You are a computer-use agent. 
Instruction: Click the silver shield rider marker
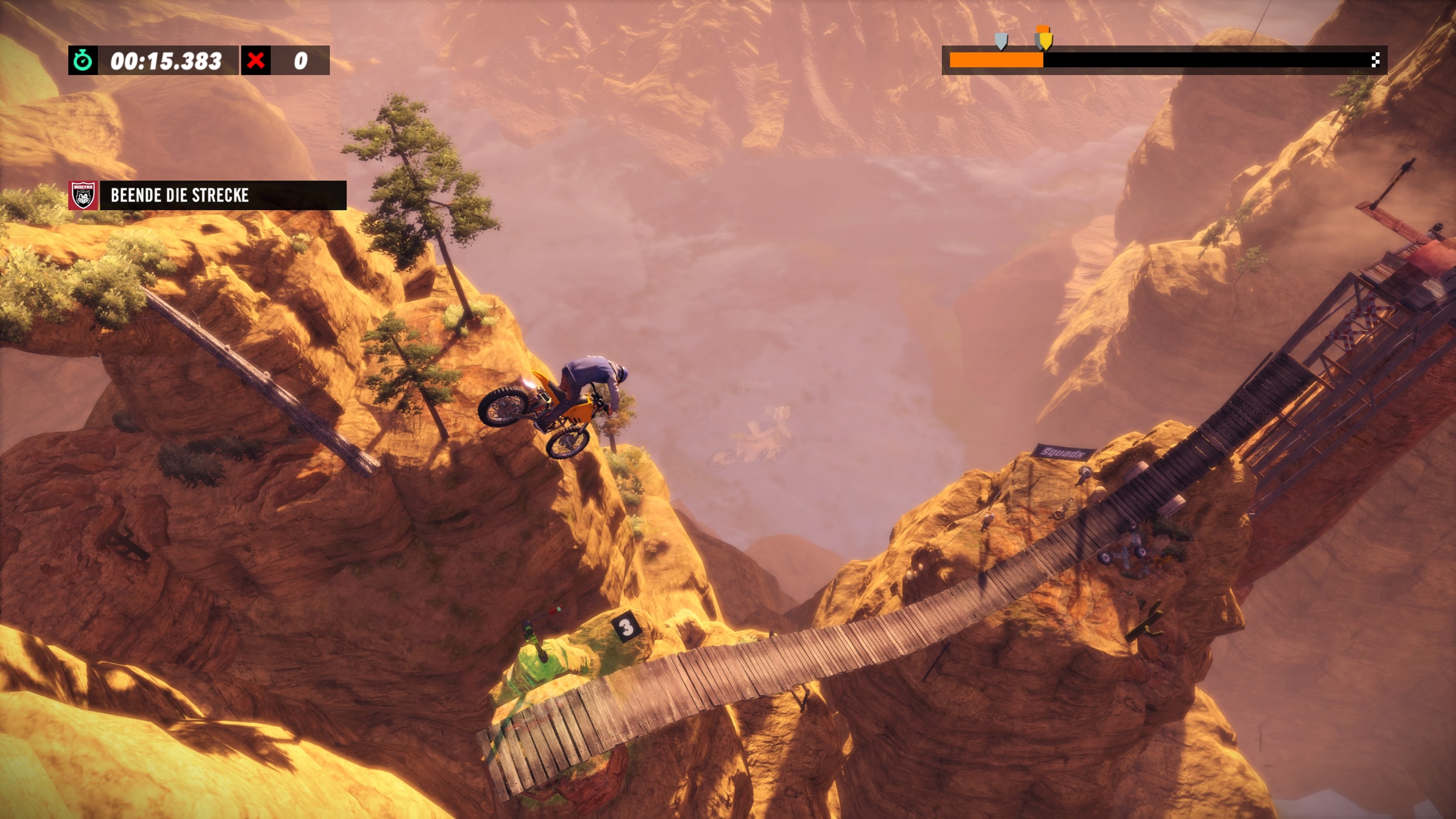[x=1001, y=41]
